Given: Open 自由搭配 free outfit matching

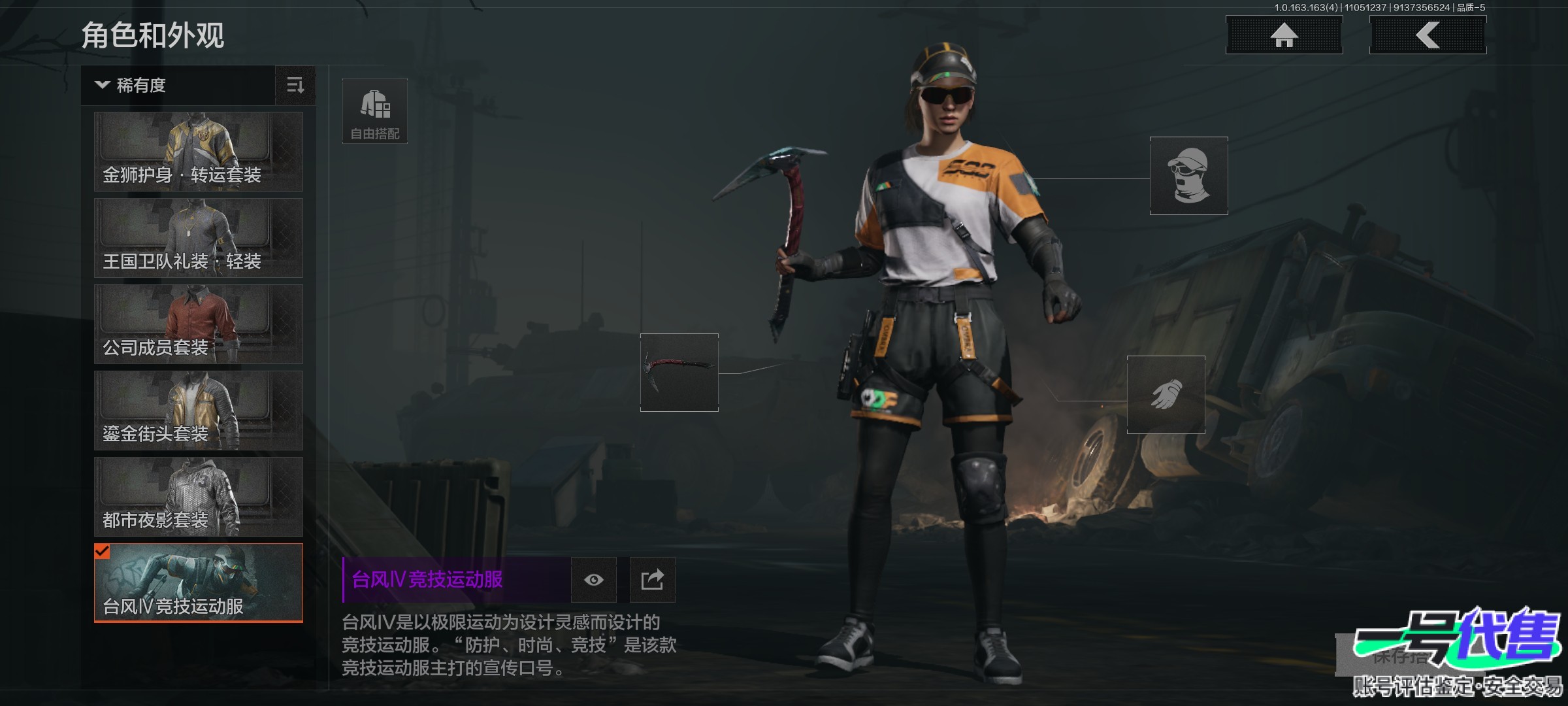Looking at the screenshot, I should 375,111.
